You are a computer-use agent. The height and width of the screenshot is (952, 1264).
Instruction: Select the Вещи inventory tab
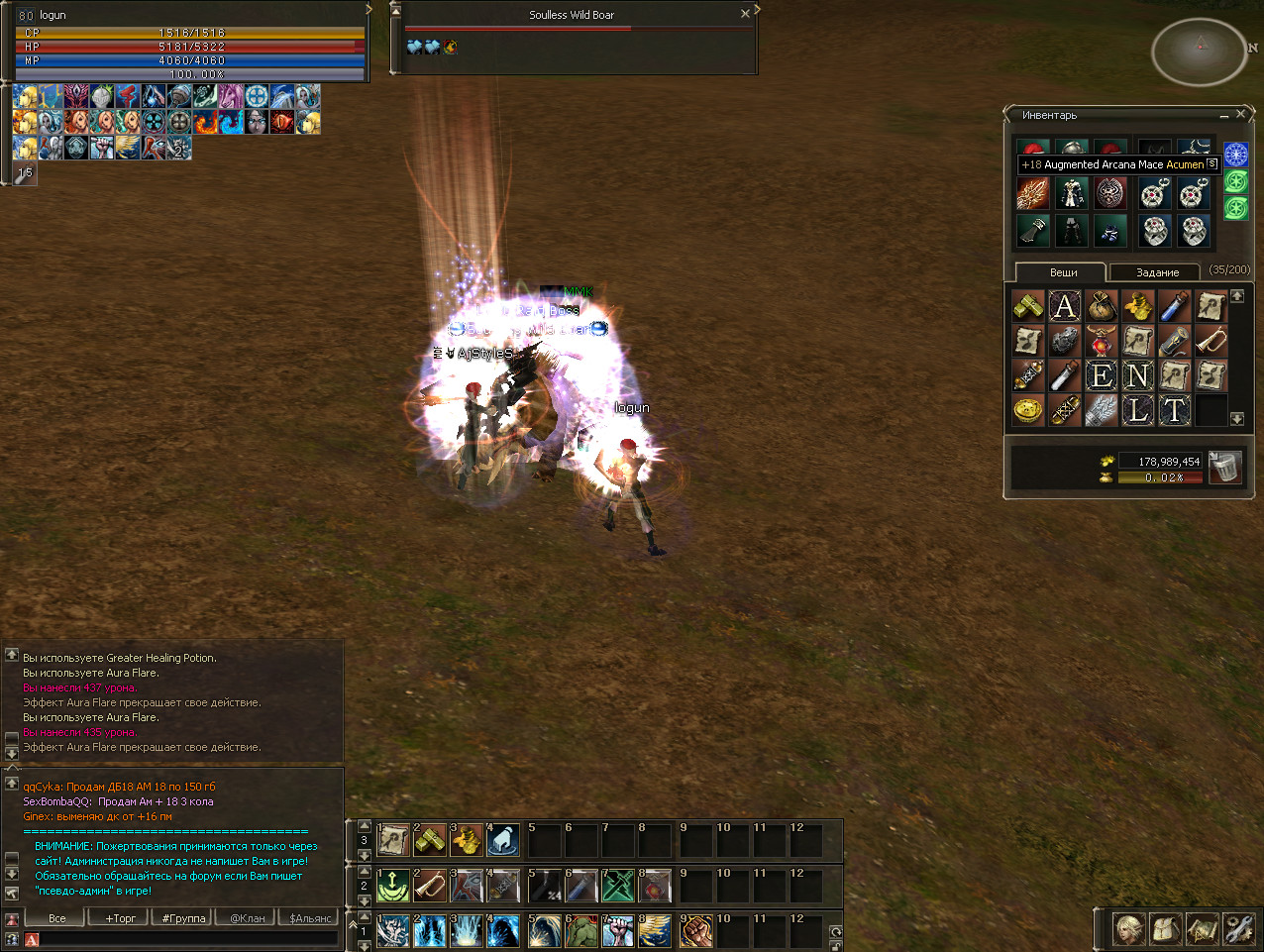click(x=1063, y=272)
